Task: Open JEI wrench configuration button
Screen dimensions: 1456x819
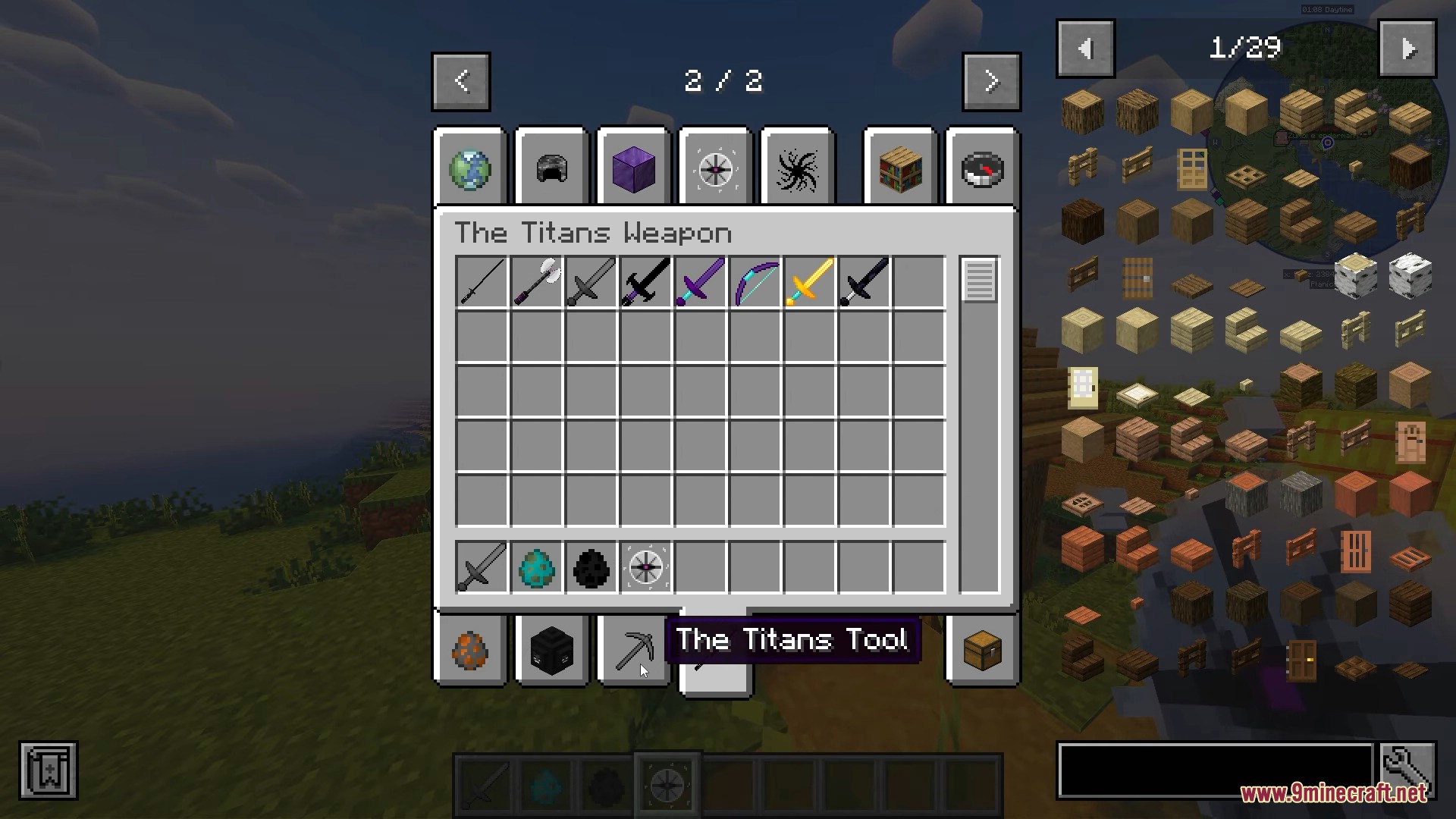Action: click(1407, 770)
